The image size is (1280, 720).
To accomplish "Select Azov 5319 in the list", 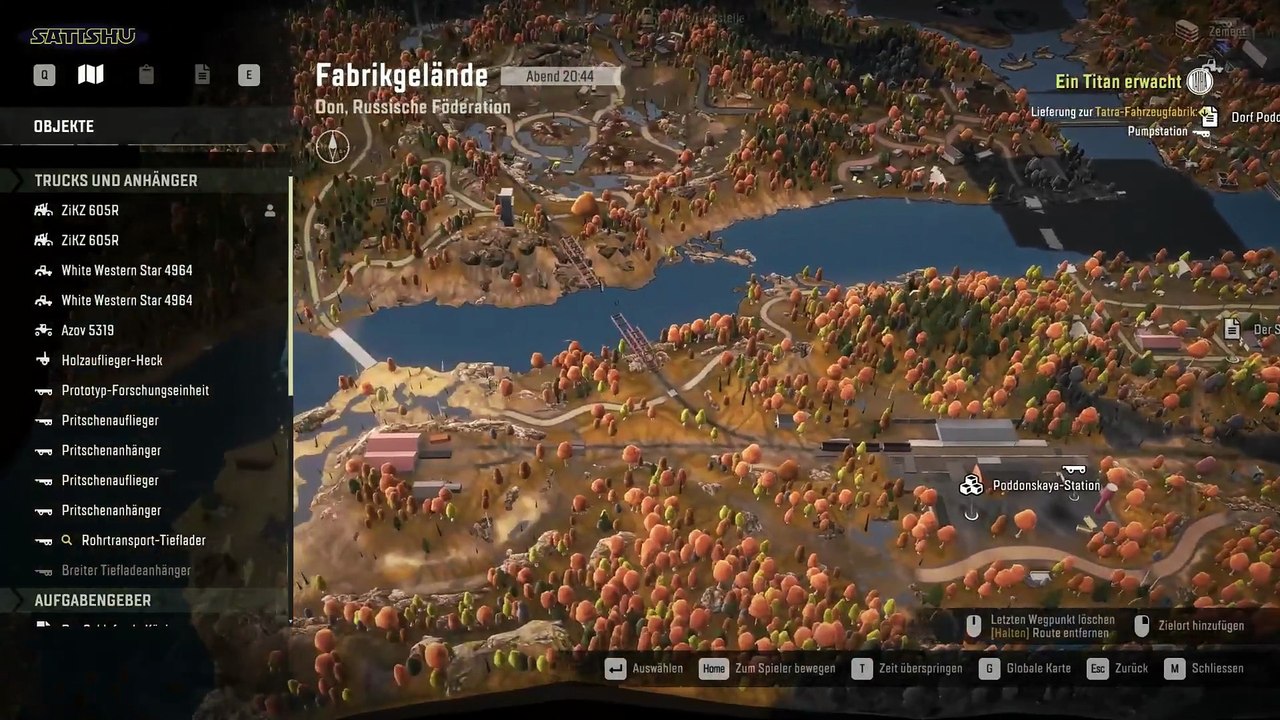I will (88, 331).
